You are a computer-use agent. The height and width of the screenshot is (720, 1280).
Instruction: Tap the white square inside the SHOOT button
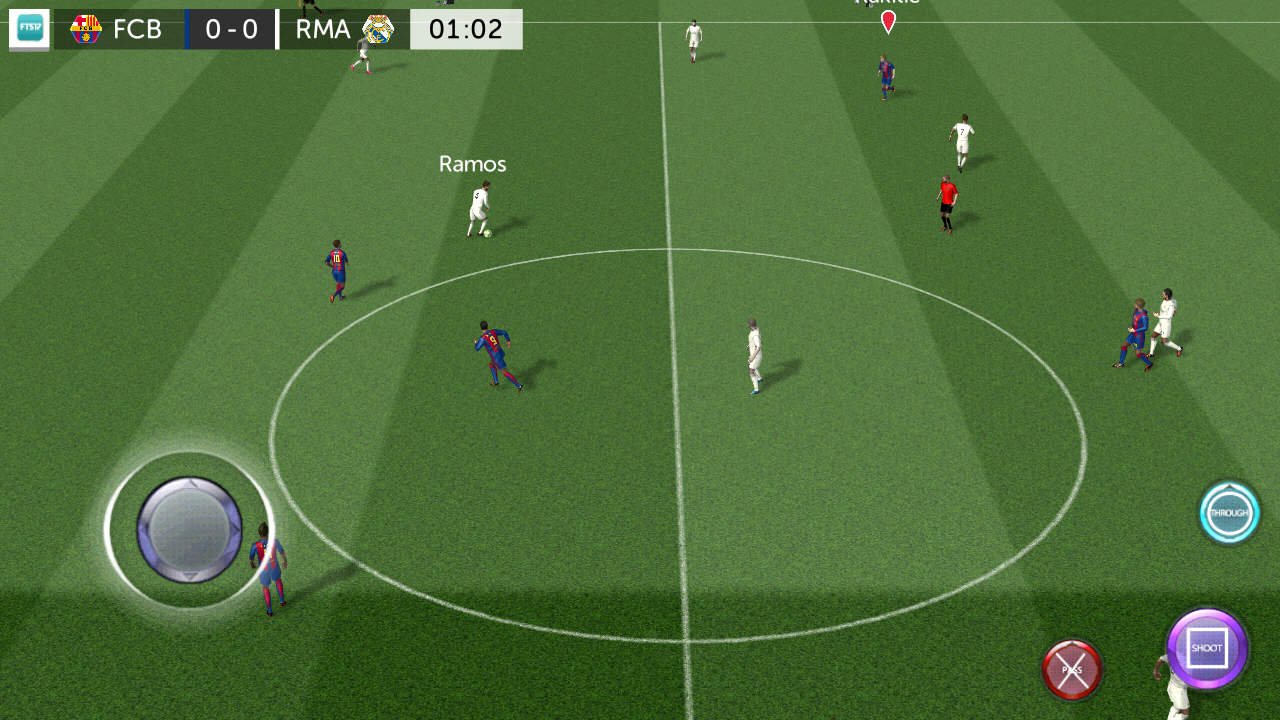click(1206, 649)
